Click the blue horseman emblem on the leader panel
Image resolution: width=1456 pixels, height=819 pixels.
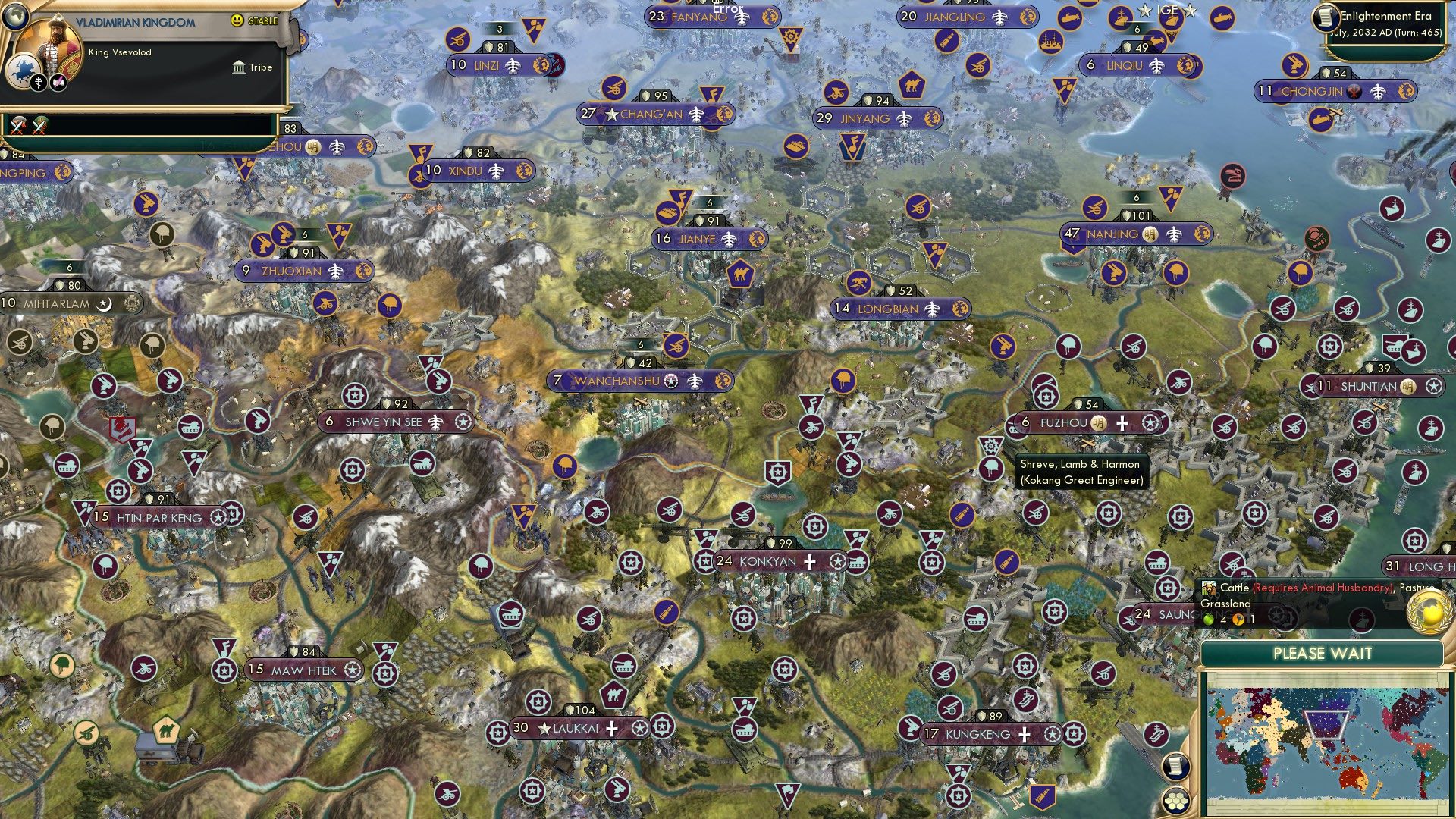pos(22,72)
